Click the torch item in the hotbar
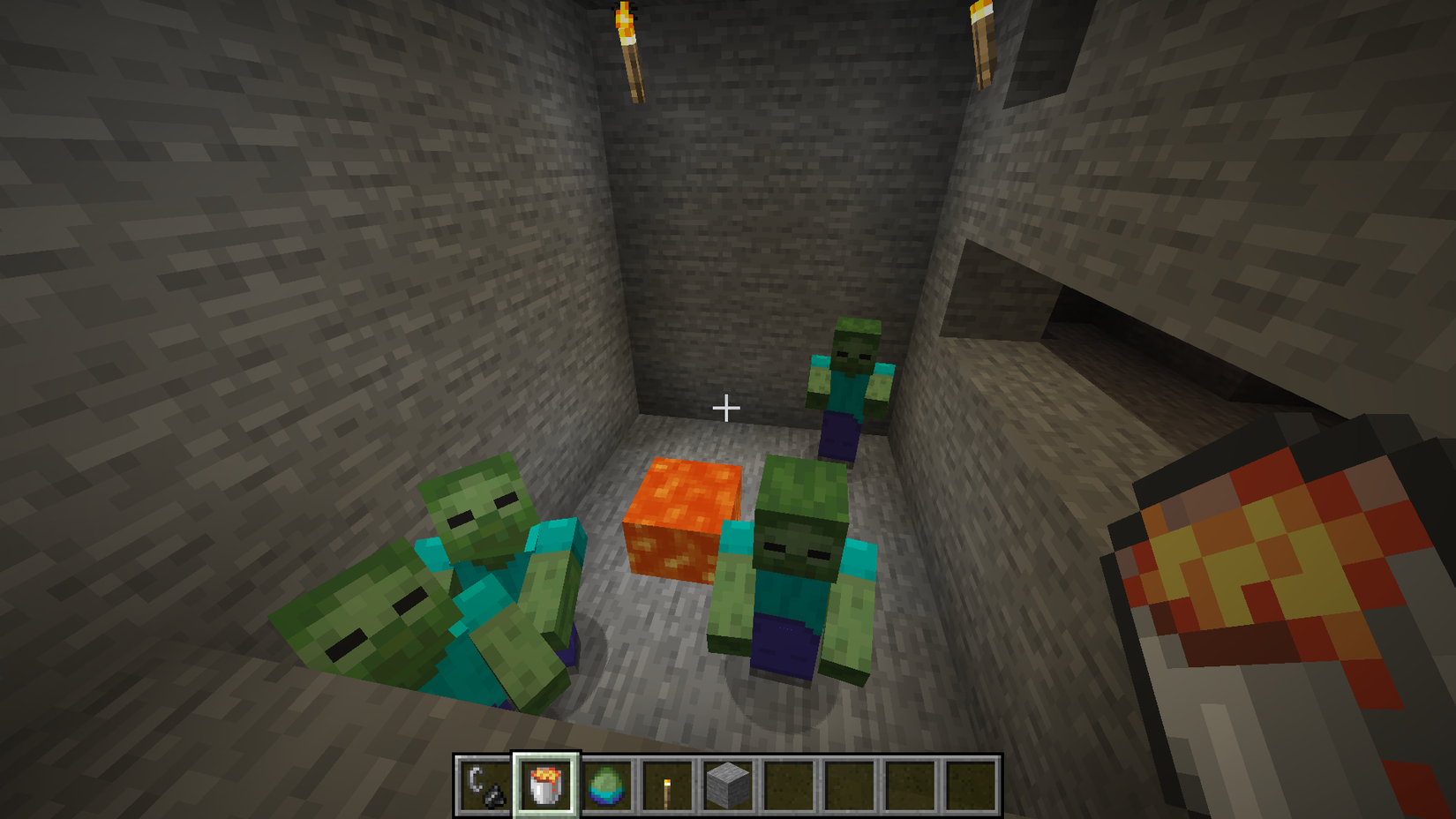The height and width of the screenshot is (819, 1456). click(x=666, y=784)
